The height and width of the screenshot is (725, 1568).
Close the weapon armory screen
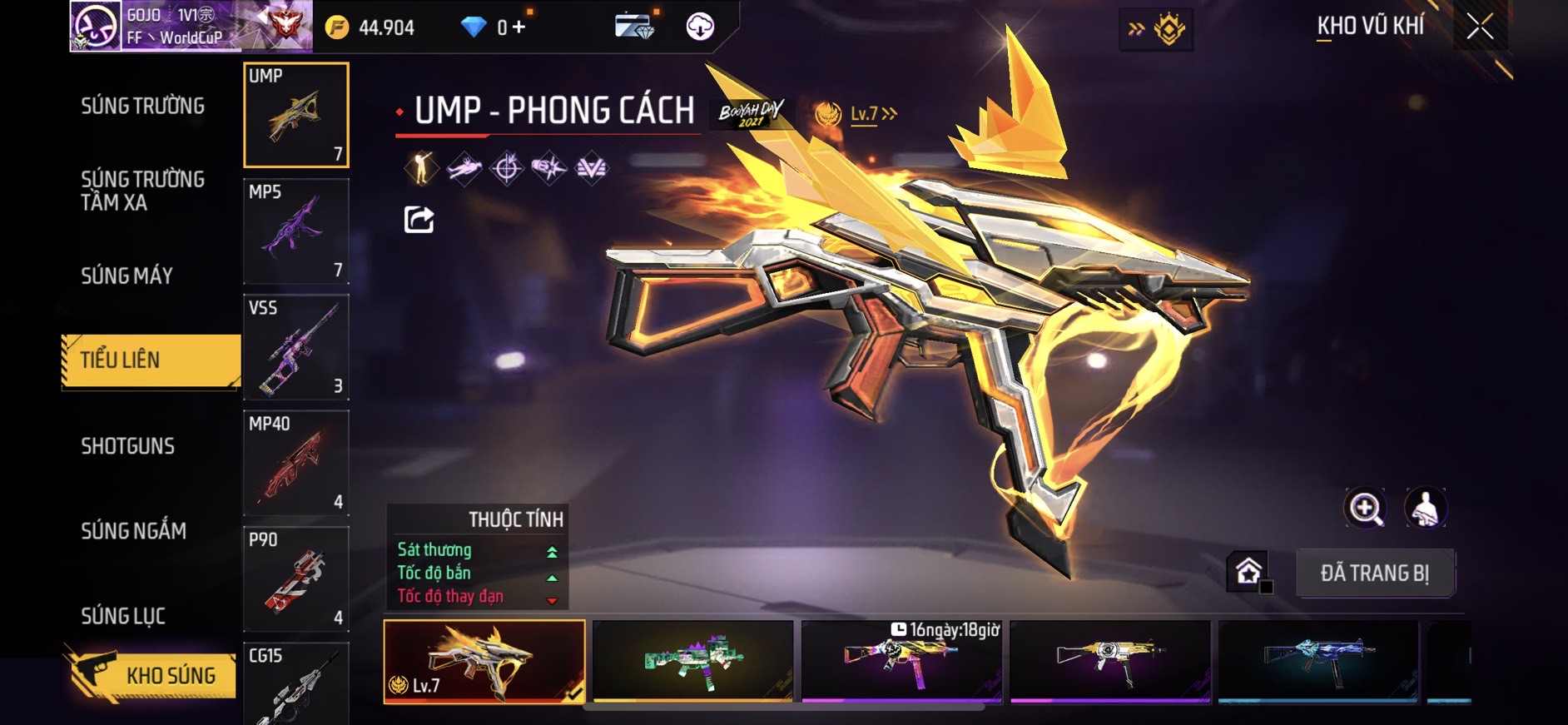coord(1480,27)
